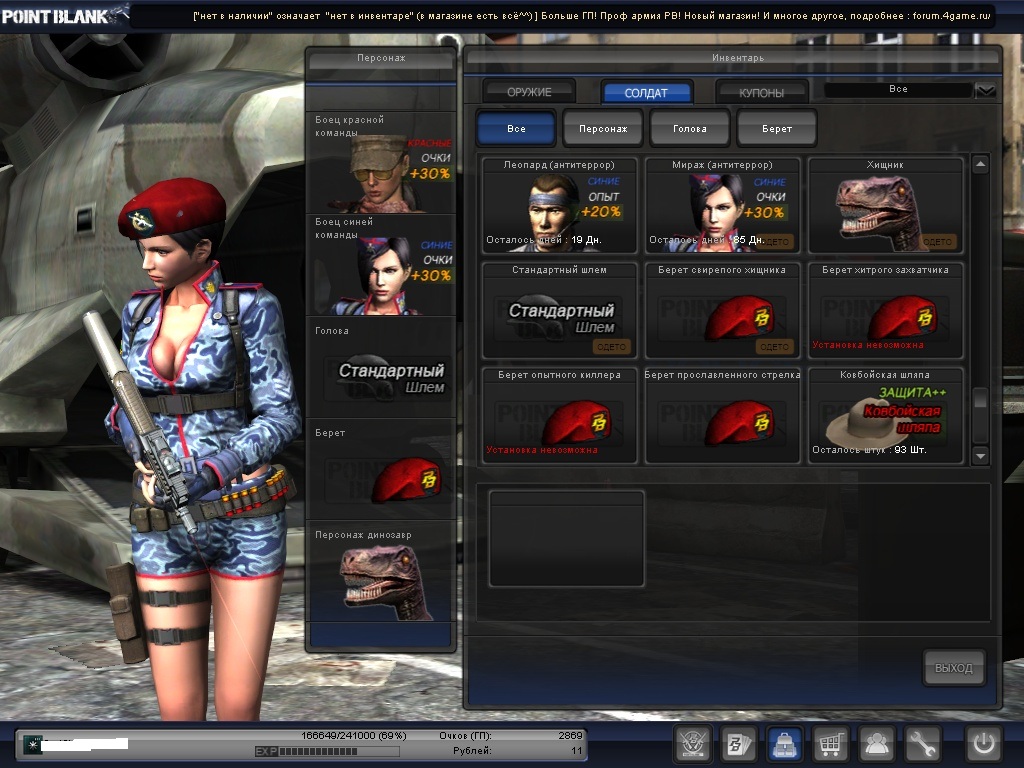Screen dimensions: 1024x768
Task: Choose the Берет filter button
Action: tap(777, 129)
